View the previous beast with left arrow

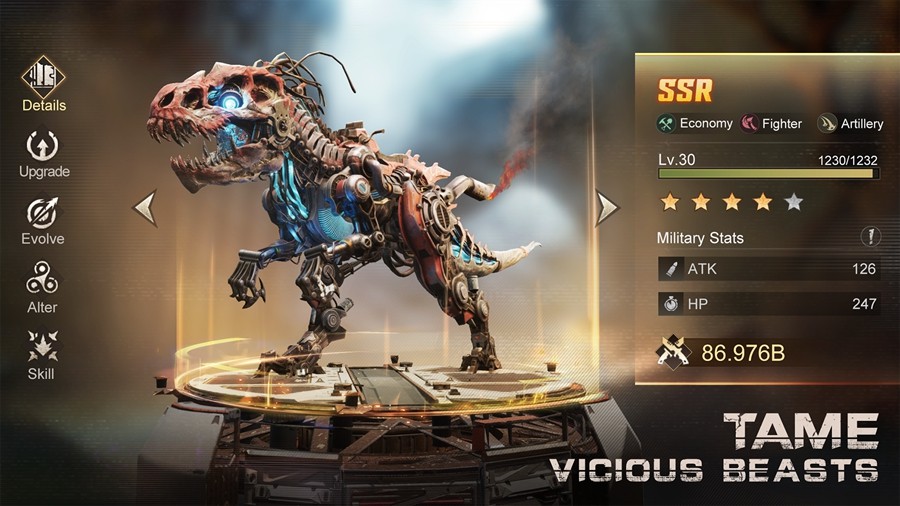(x=145, y=208)
